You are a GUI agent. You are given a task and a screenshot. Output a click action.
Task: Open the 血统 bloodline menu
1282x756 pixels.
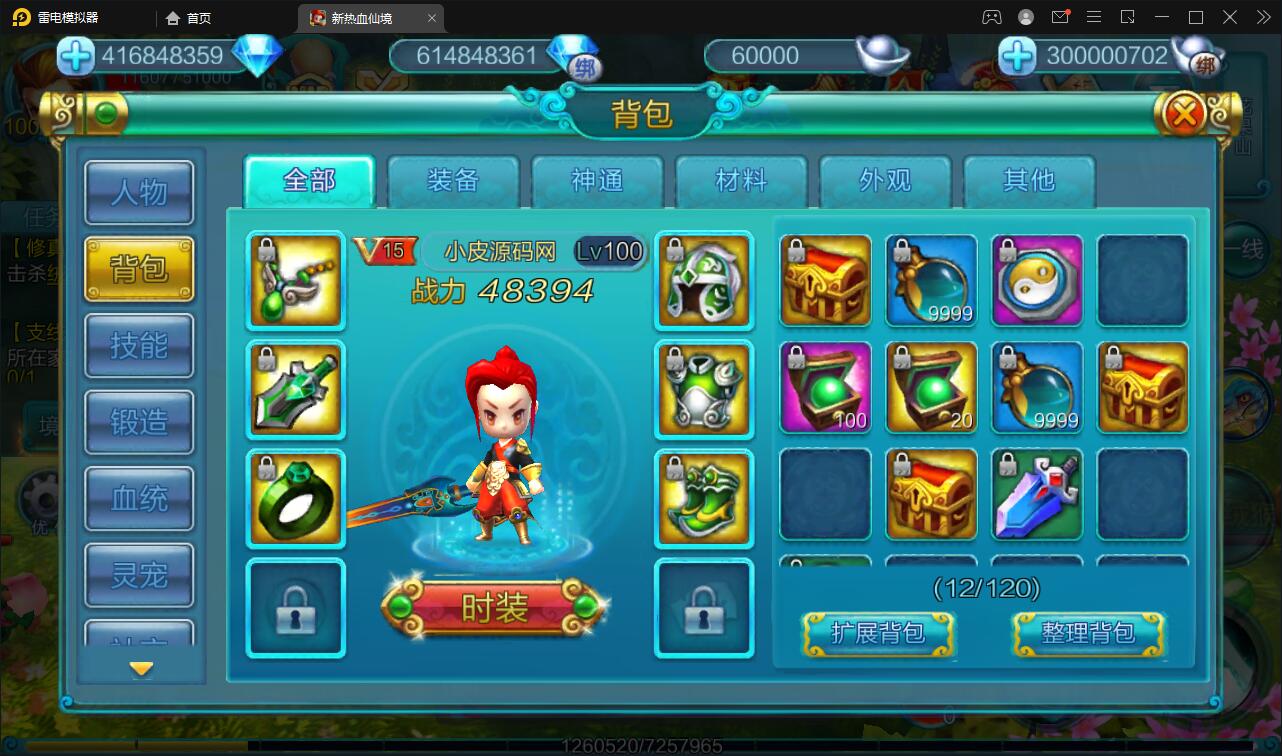139,498
